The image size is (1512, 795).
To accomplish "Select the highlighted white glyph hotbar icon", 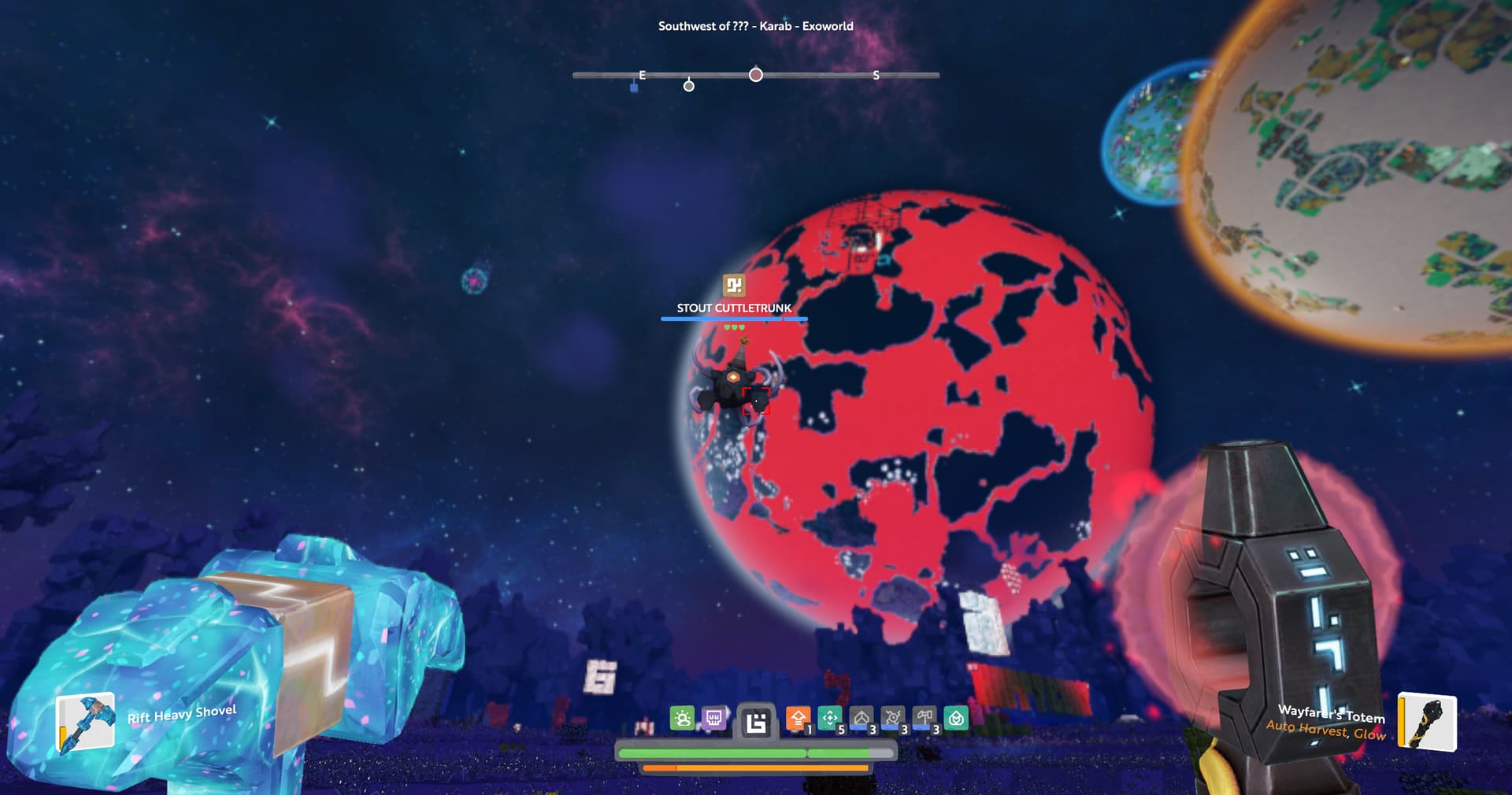I will (756, 723).
